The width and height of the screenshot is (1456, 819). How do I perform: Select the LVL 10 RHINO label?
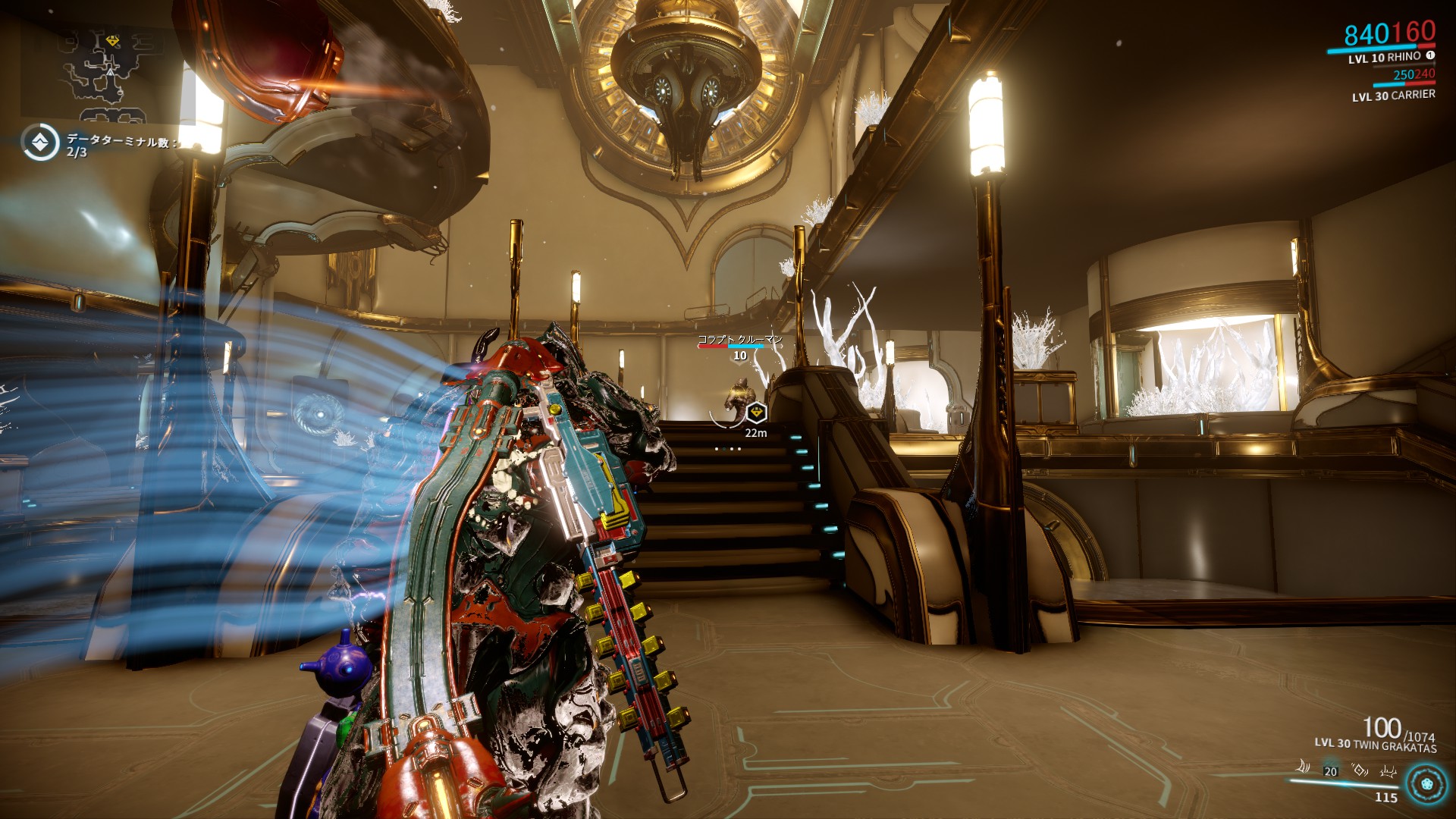click(x=1383, y=59)
